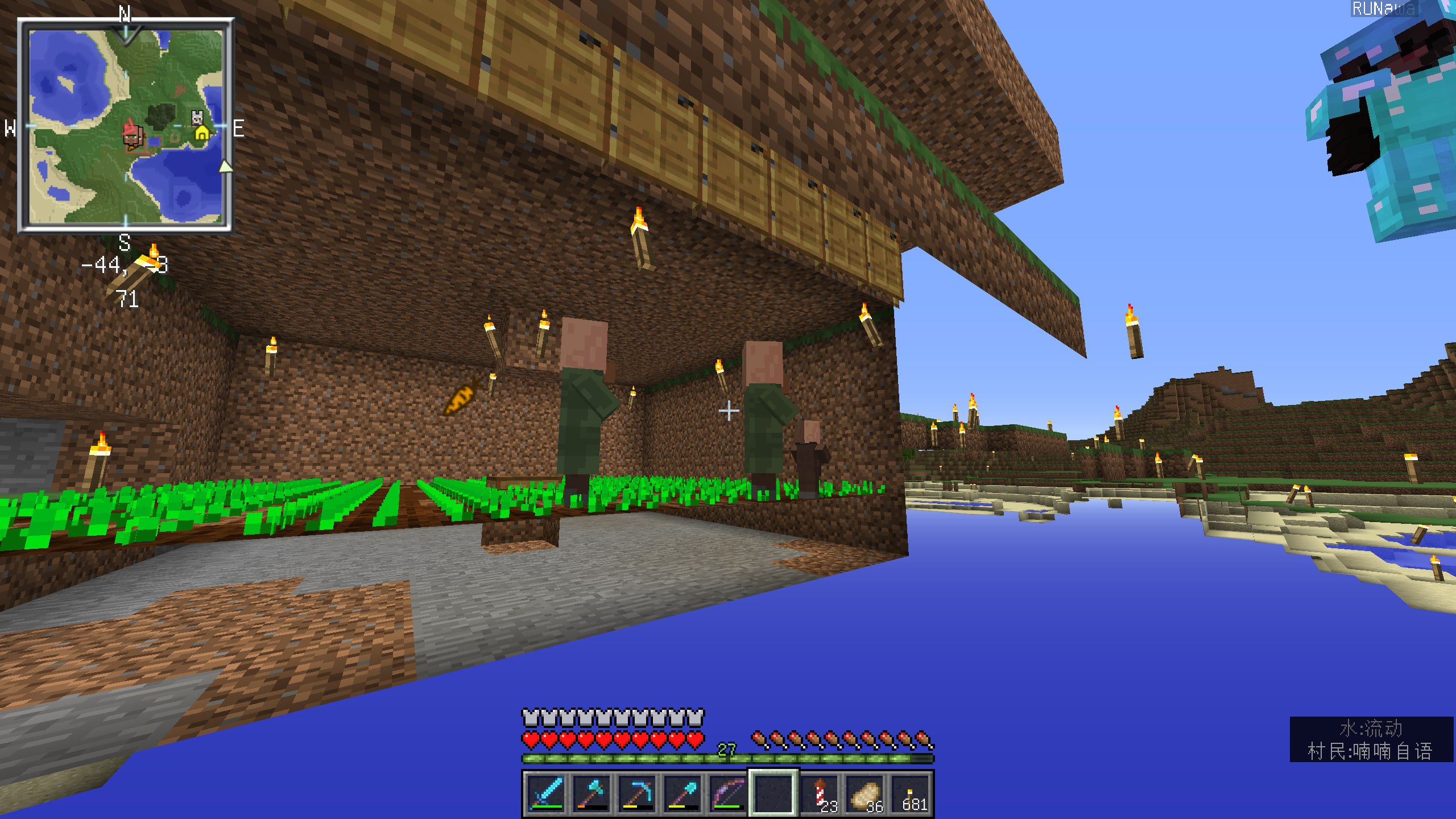The image size is (1456, 819).
Task: Switch to the diamond shovel slot
Action: coord(682,793)
